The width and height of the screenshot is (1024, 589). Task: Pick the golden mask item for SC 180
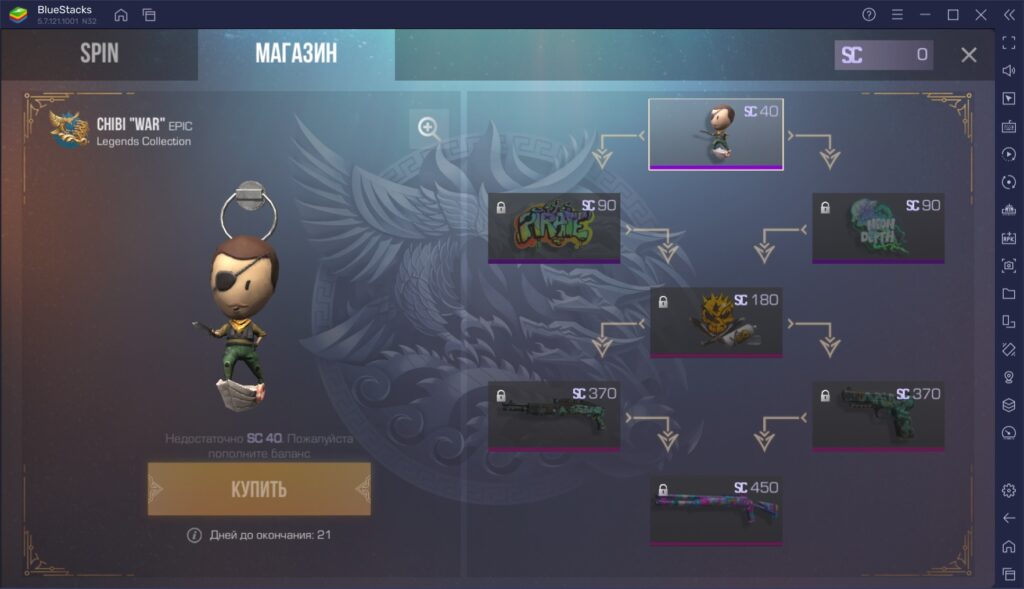pyautogui.click(x=715, y=322)
